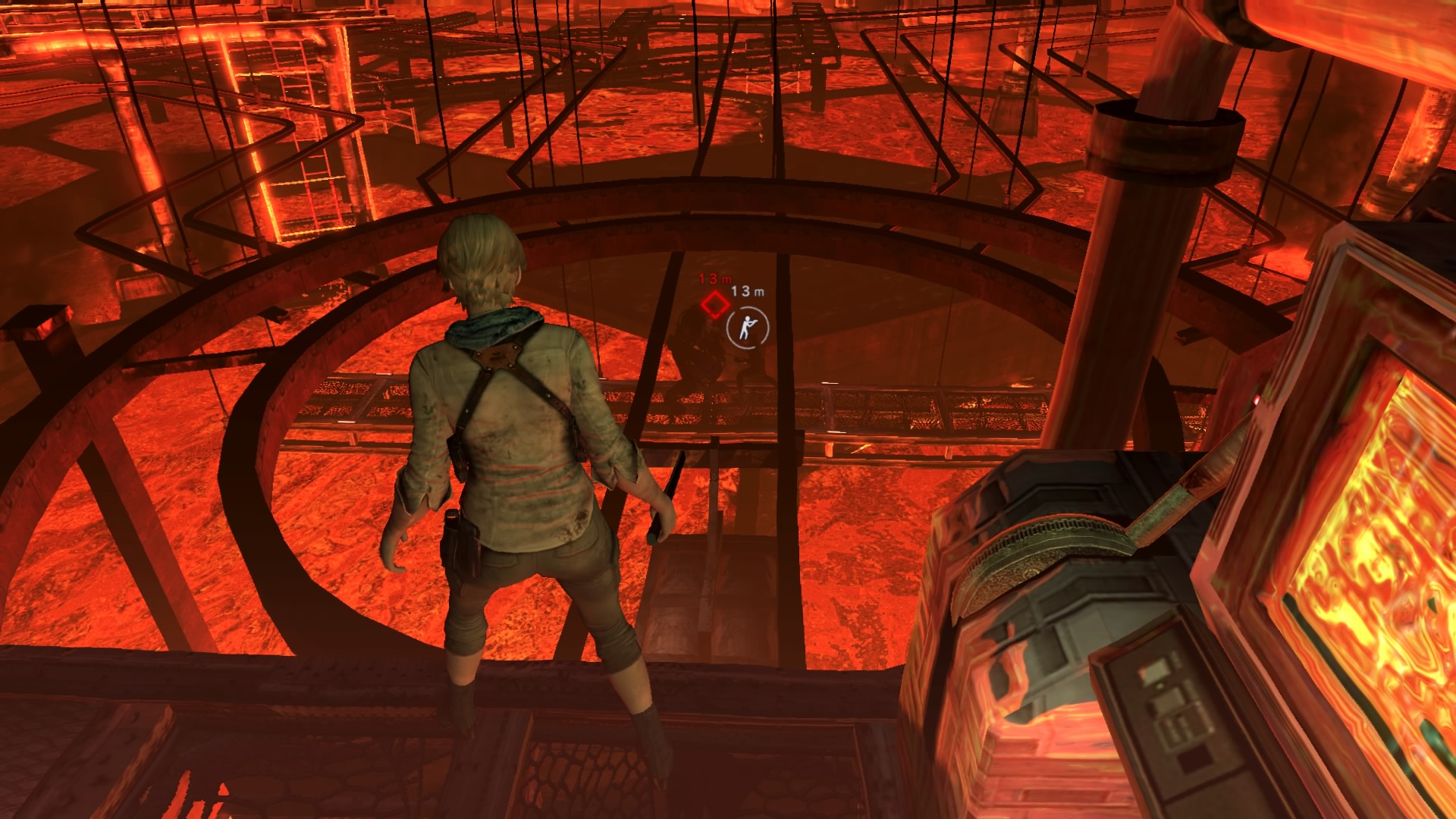This screenshot has width=1456, height=819.
Task: Click the red diamond objective marker
Action: point(714,305)
